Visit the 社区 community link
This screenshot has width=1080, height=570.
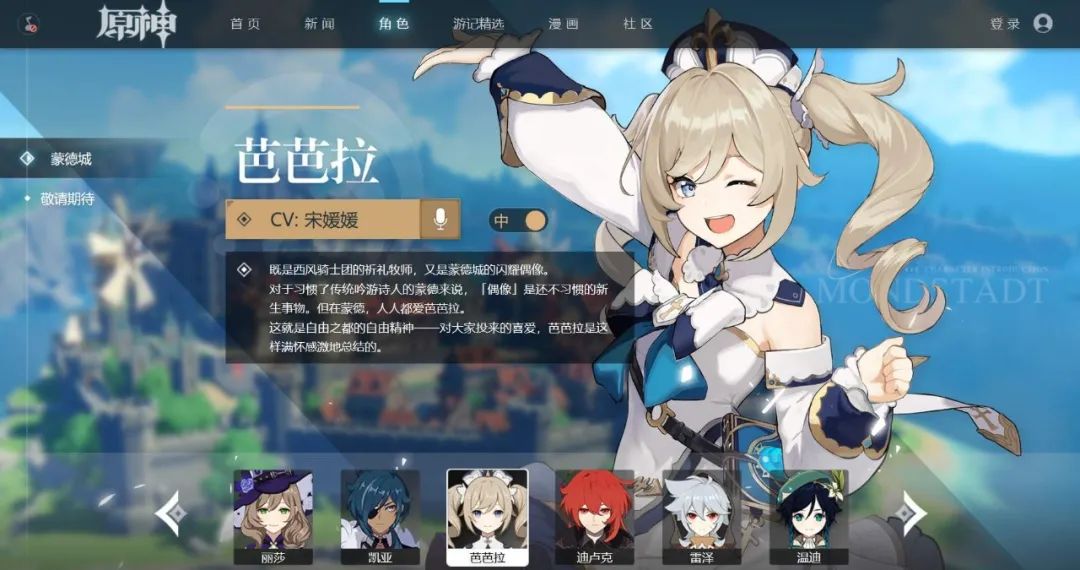[x=638, y=24]
